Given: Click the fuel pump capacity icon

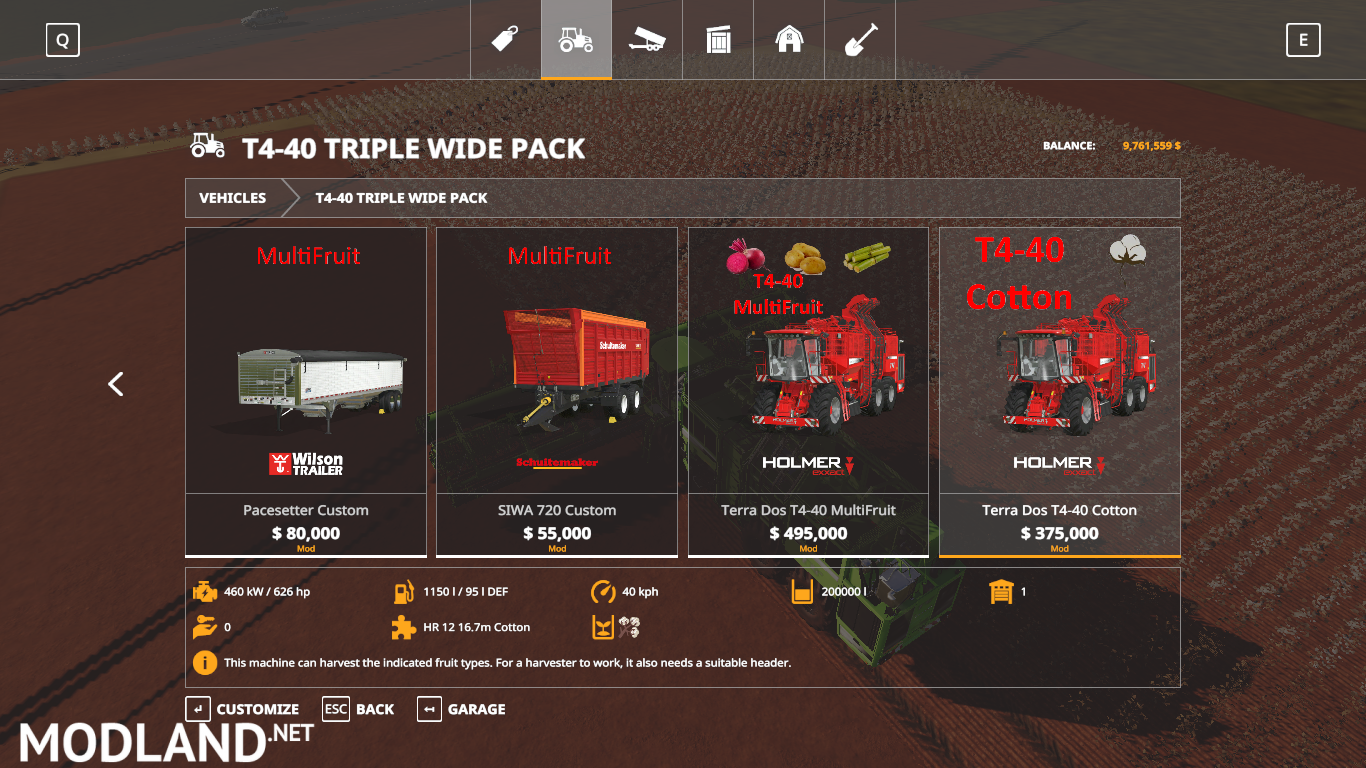Looking at the screenshot, I should tap(404, 591).
